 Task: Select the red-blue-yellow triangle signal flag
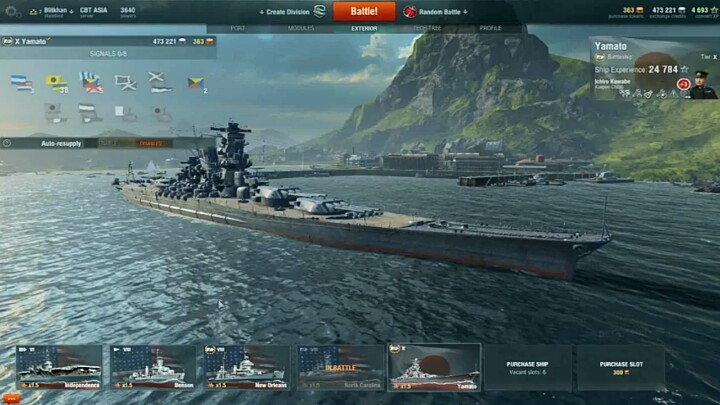tap(195, 83)
